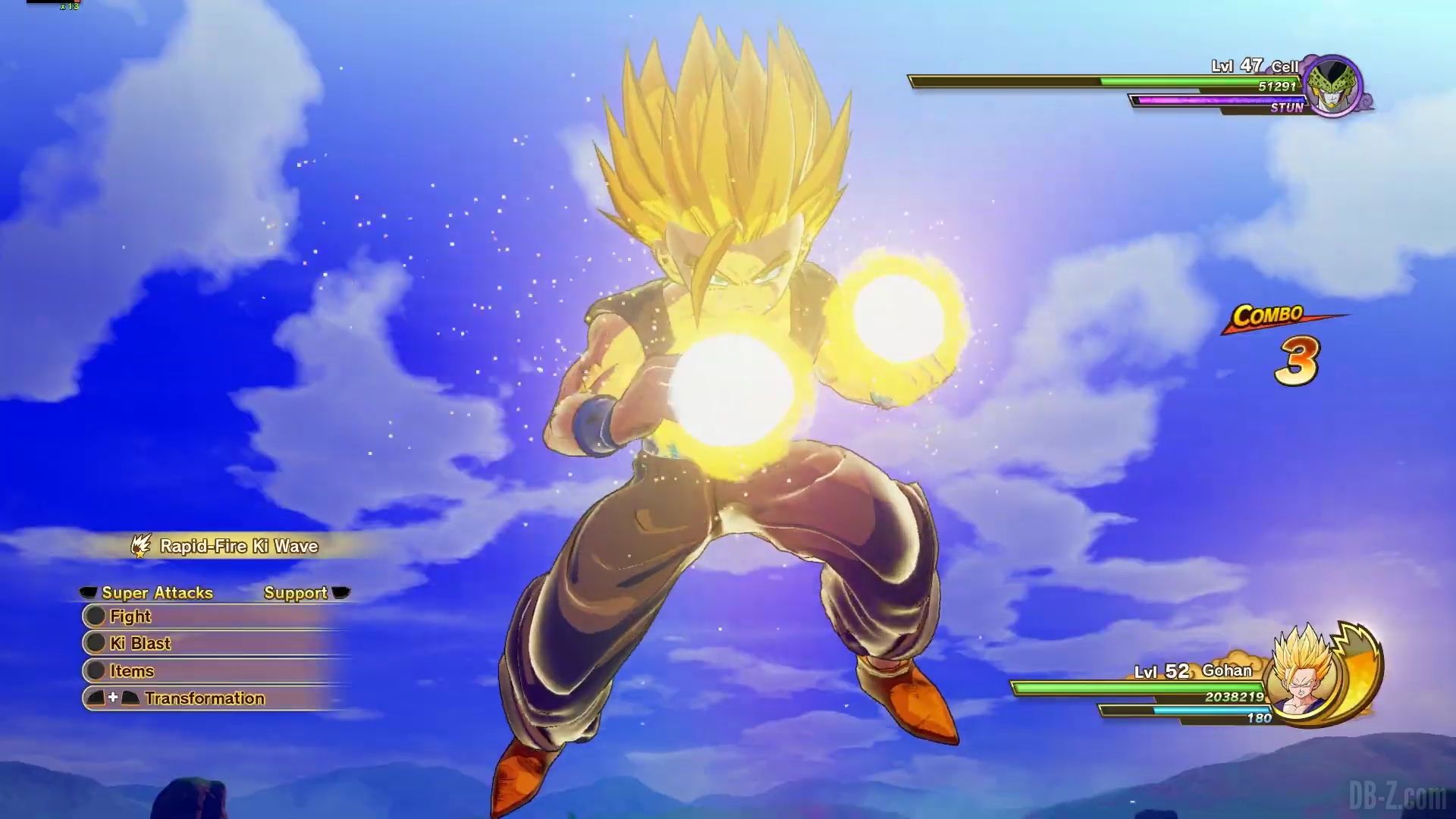Open the Super Attacks palette

click(157, 593)
